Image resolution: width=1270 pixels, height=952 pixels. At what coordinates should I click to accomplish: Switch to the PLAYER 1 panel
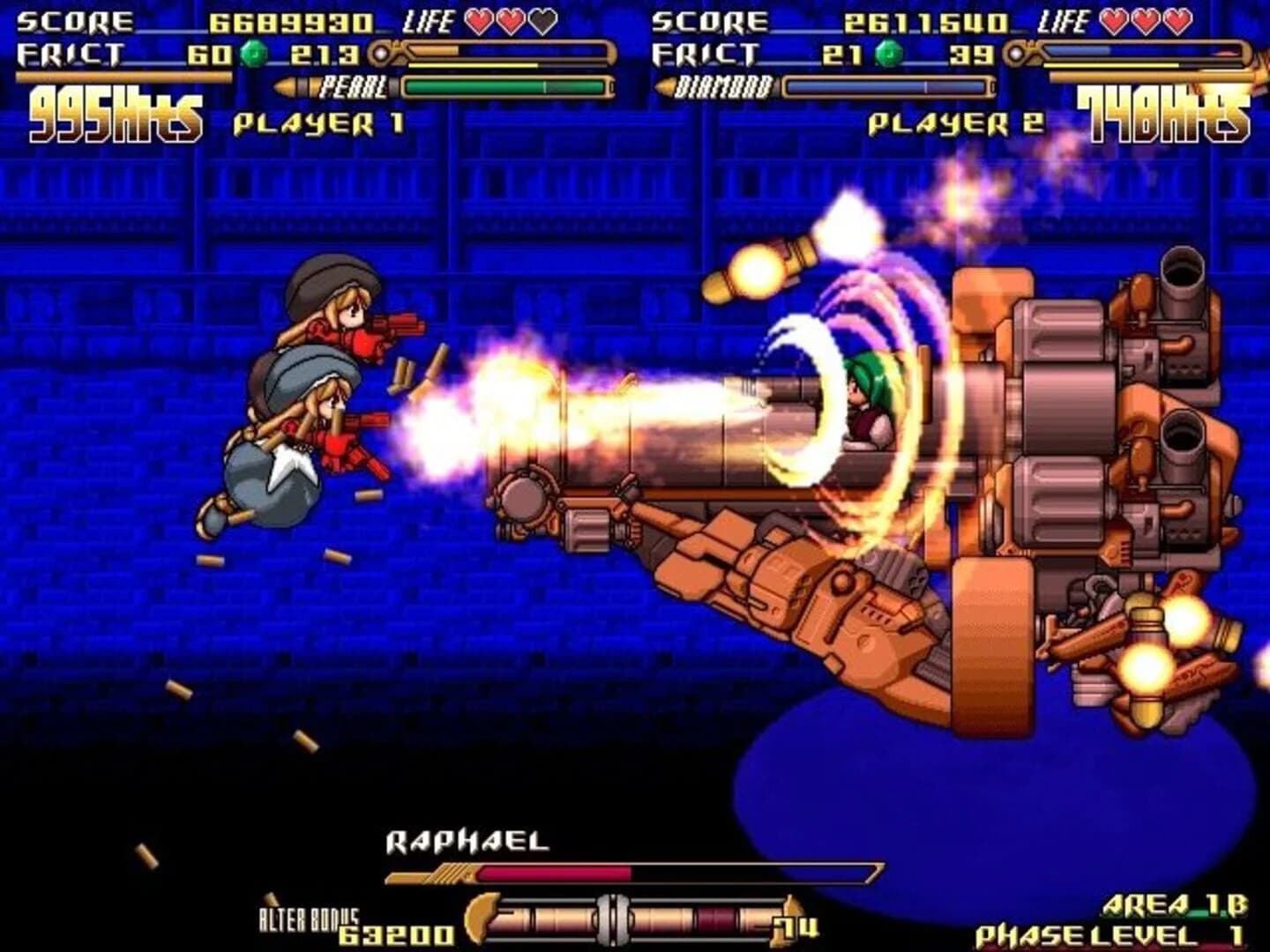[318, 123]
